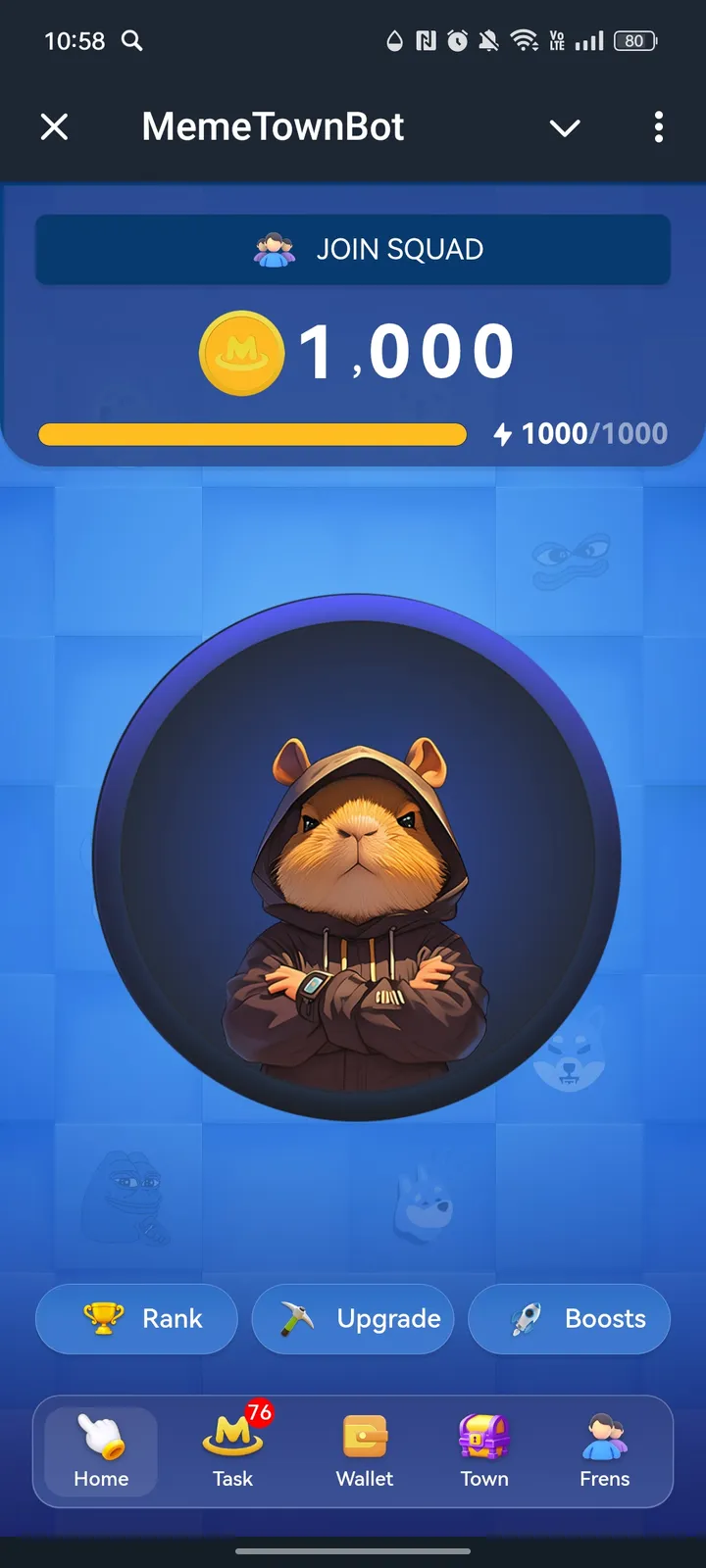The image size is (706, 1568).
Task: Open the Boosts menu
Action: (x=570, y=1319)
